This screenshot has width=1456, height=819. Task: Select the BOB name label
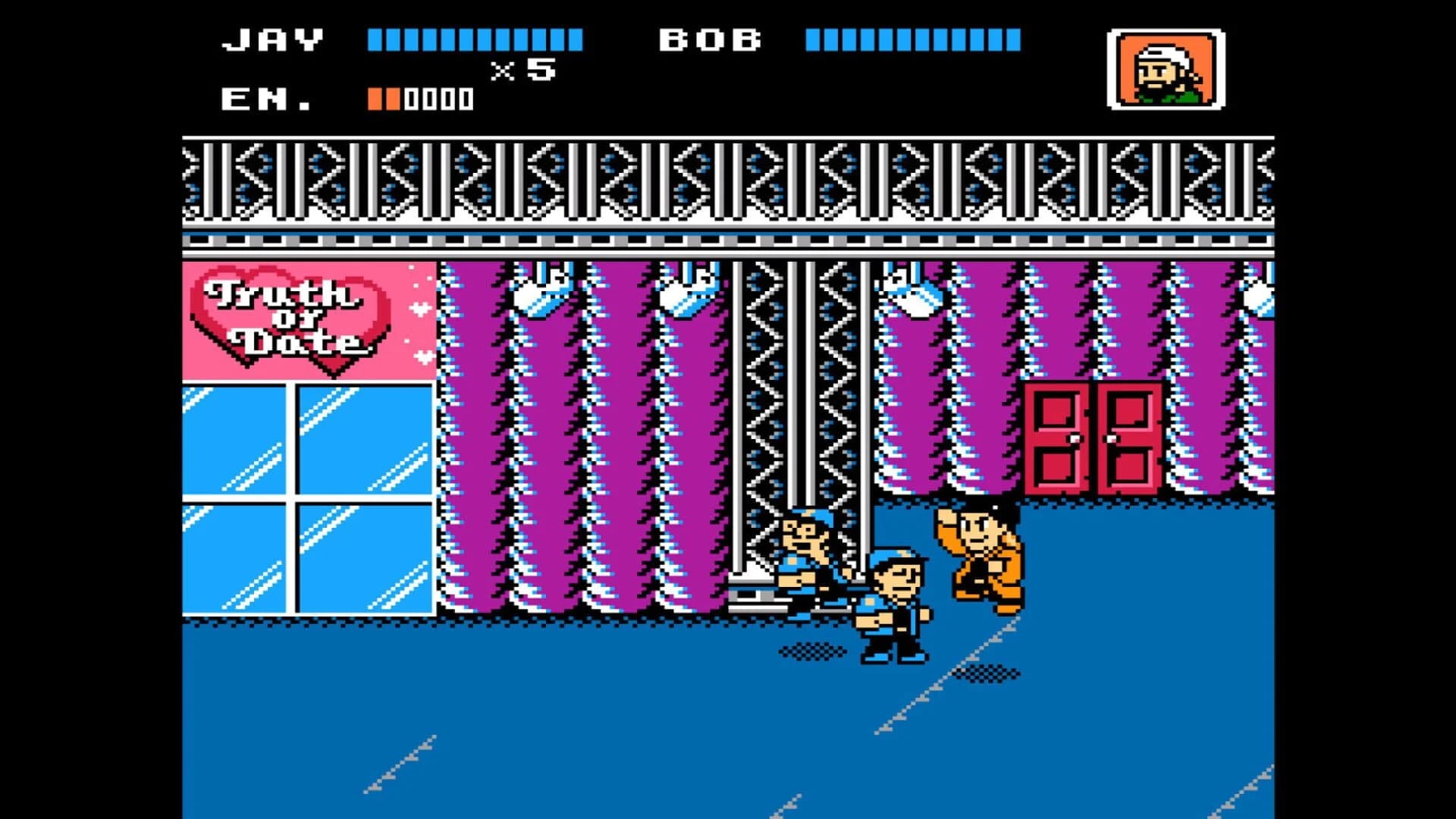(709, 38)
